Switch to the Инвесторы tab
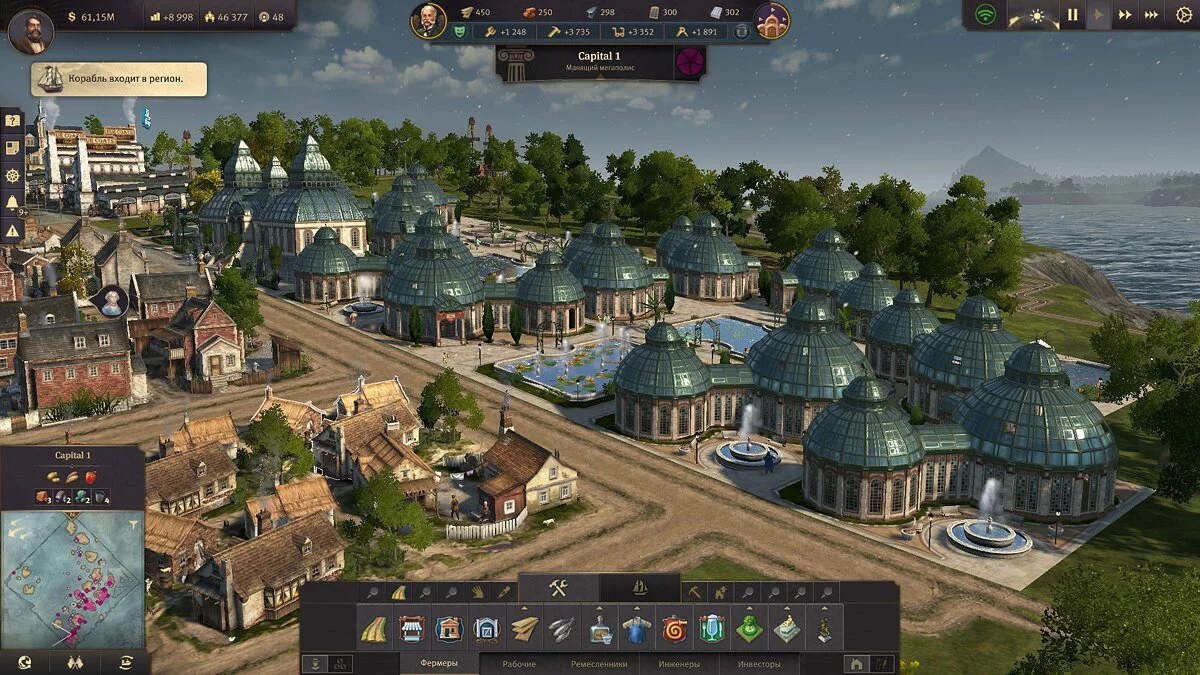The height and width of the screenshot is (675, 1200). (759, 664)
